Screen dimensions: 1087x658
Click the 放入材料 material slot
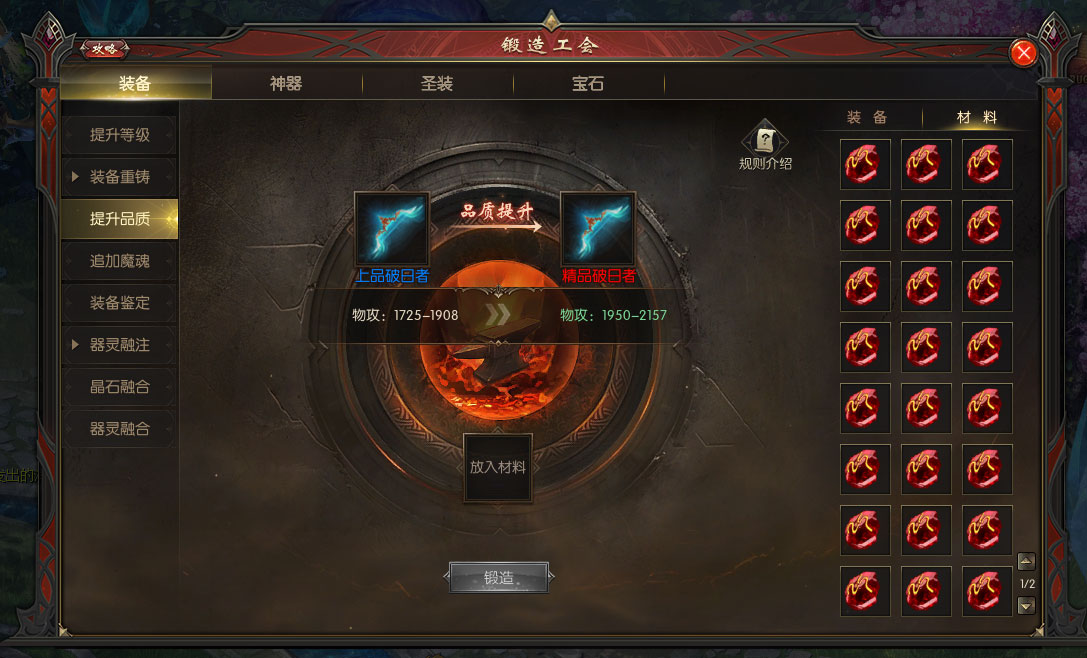click(x=498, y=467)
